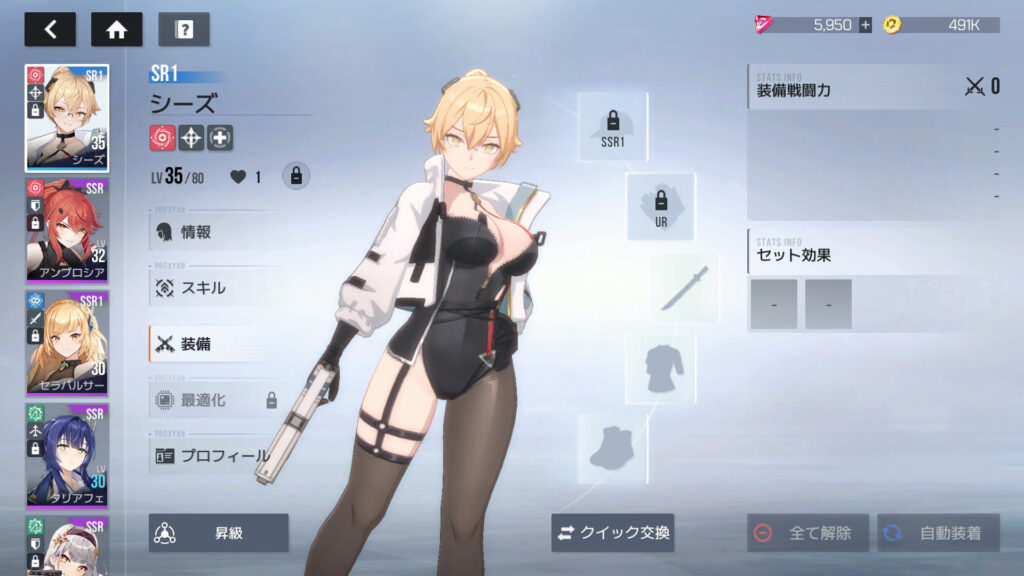Screen dimensions: 1024x576
Task: Select シーズ in the character list
Action: tap(67, 118)
